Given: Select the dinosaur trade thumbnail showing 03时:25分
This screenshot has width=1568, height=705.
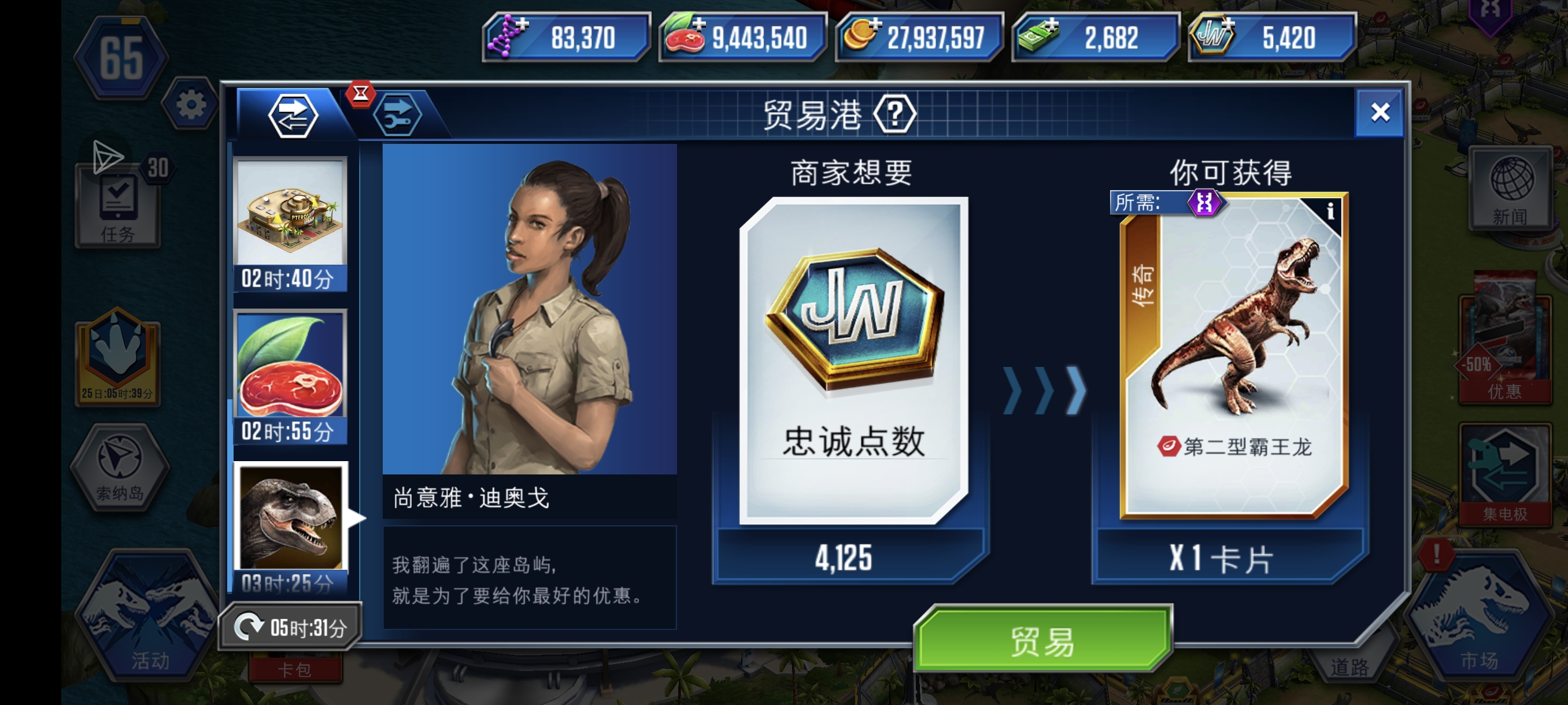Looking at the screenshot, I should tap(291, 512).
